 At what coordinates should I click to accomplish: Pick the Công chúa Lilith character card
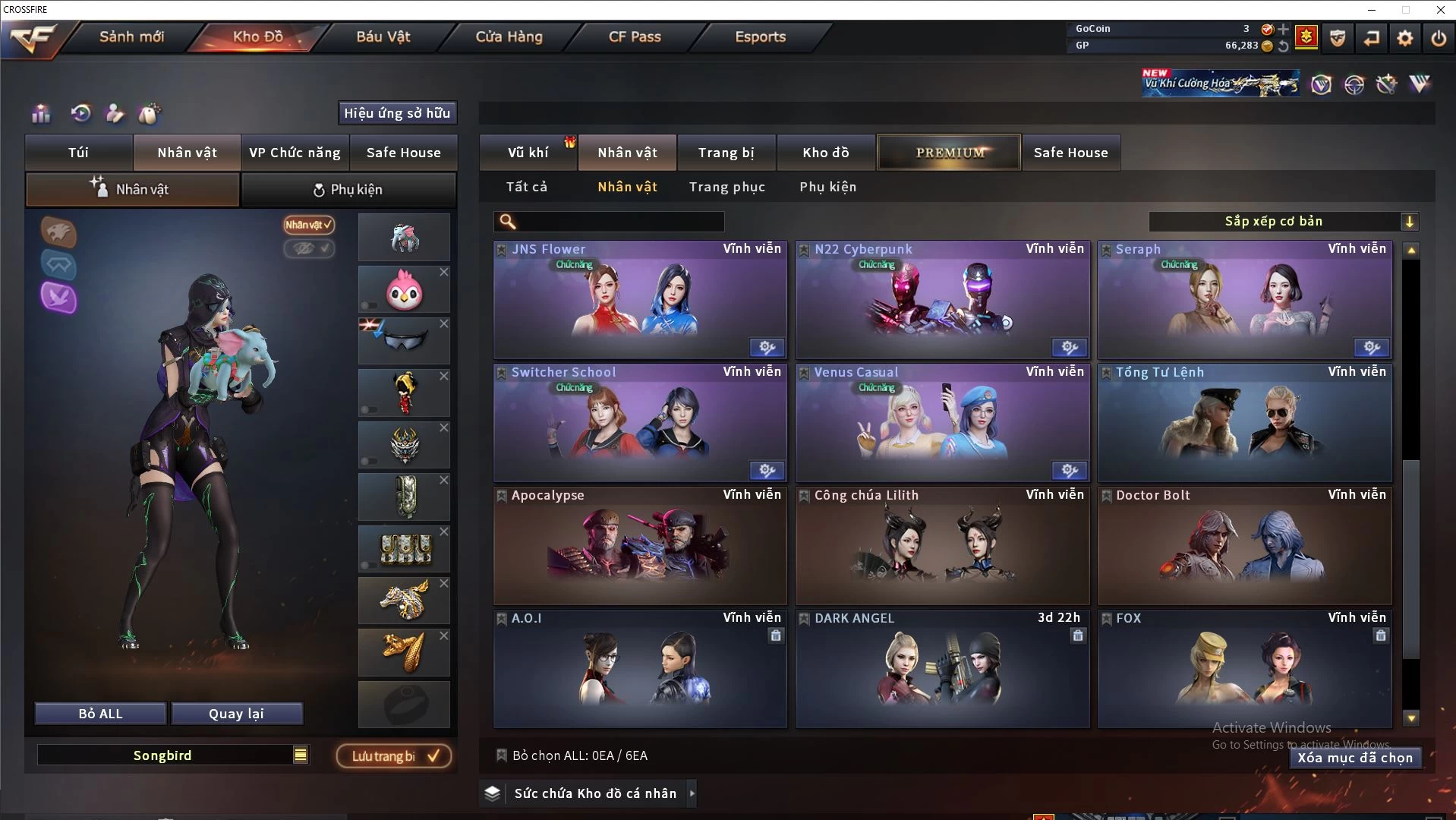coord(942,547)
